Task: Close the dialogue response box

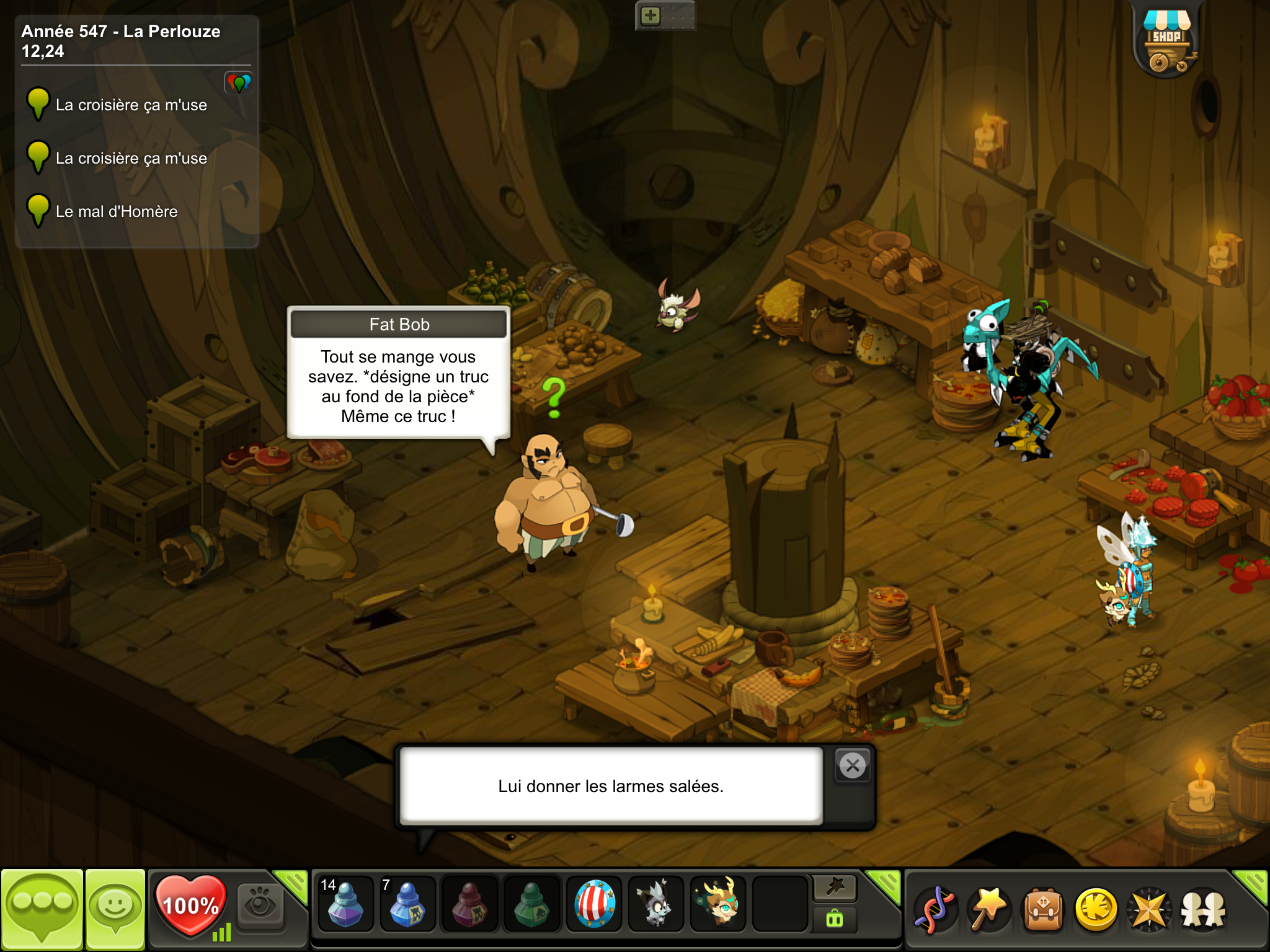Action: tap(853, 766)
